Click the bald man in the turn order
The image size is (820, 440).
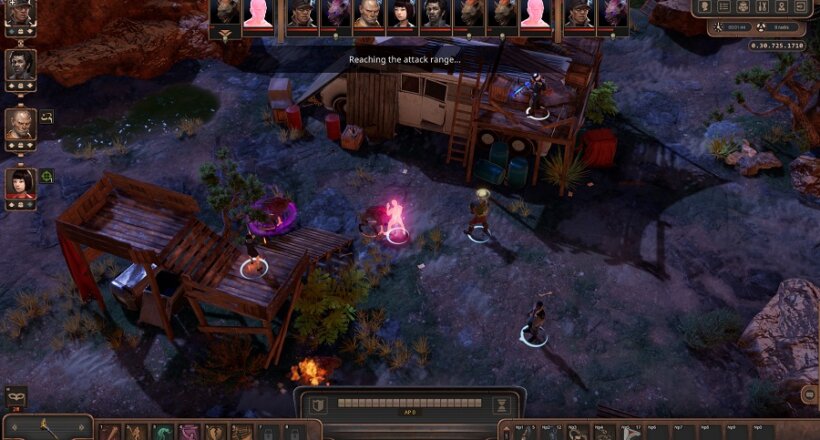pyautogui.click(x=368, y=13)
